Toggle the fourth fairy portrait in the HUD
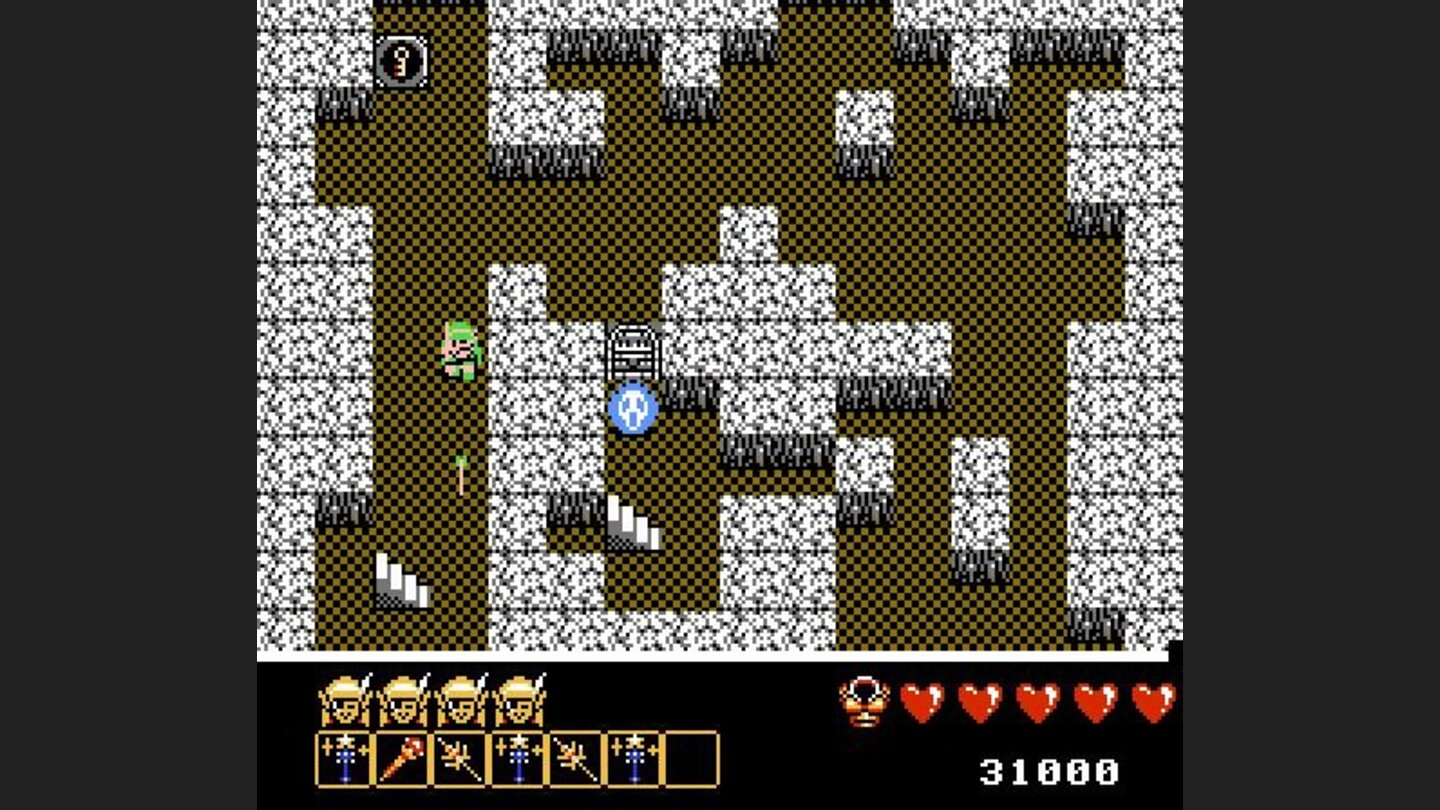1440x810 pixels. (518, 700)
